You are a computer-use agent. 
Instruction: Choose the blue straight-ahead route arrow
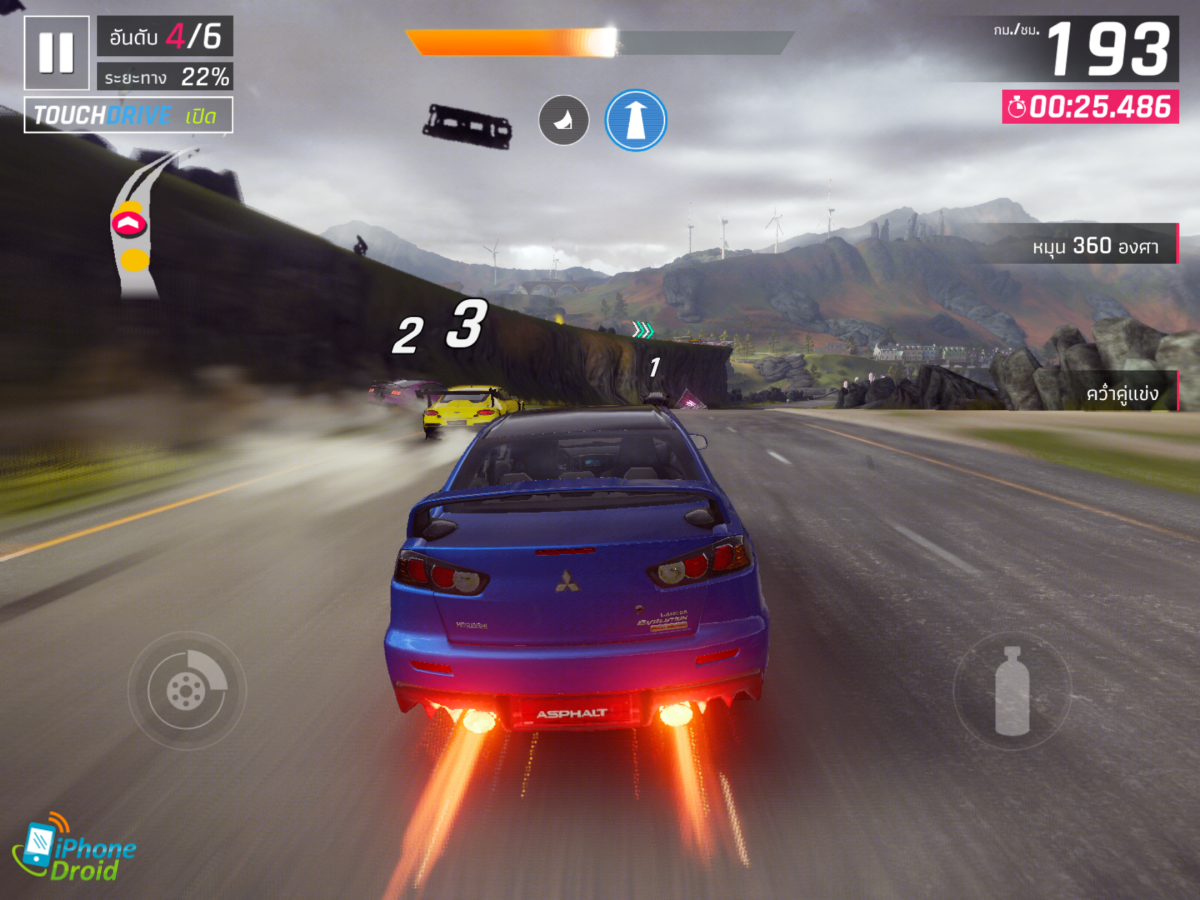click(636, 121)
